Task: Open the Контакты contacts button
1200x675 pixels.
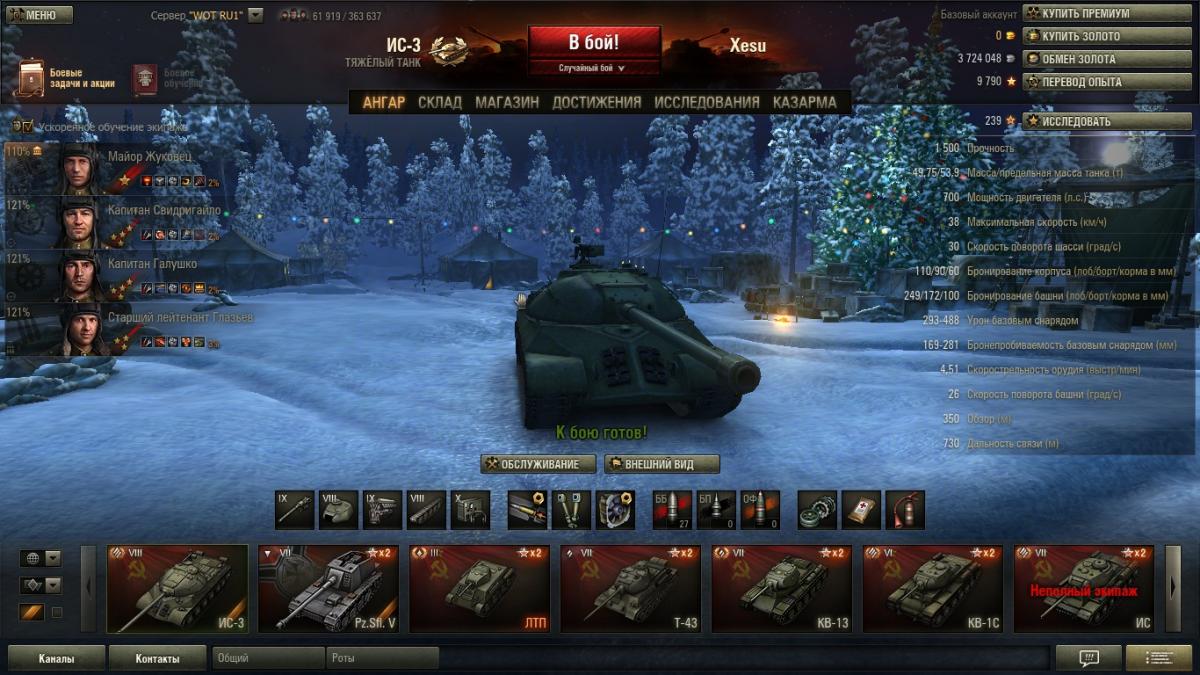Action: coord(158,659)
